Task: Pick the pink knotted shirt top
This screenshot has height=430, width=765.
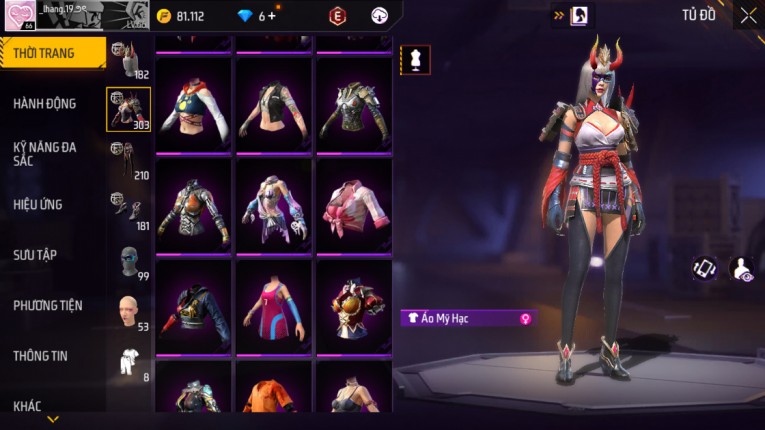Action: click(x=354, y=206)
